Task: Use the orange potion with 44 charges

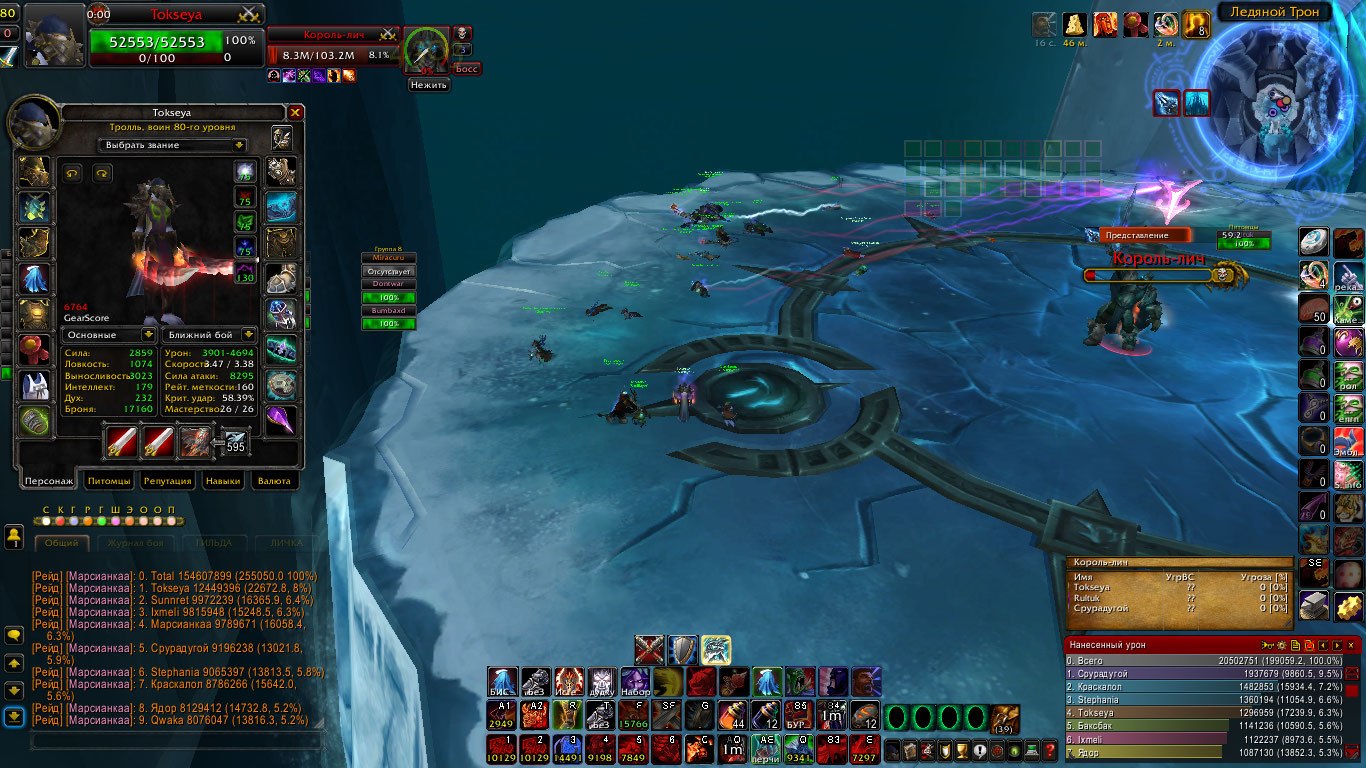Action: (734, 715)
